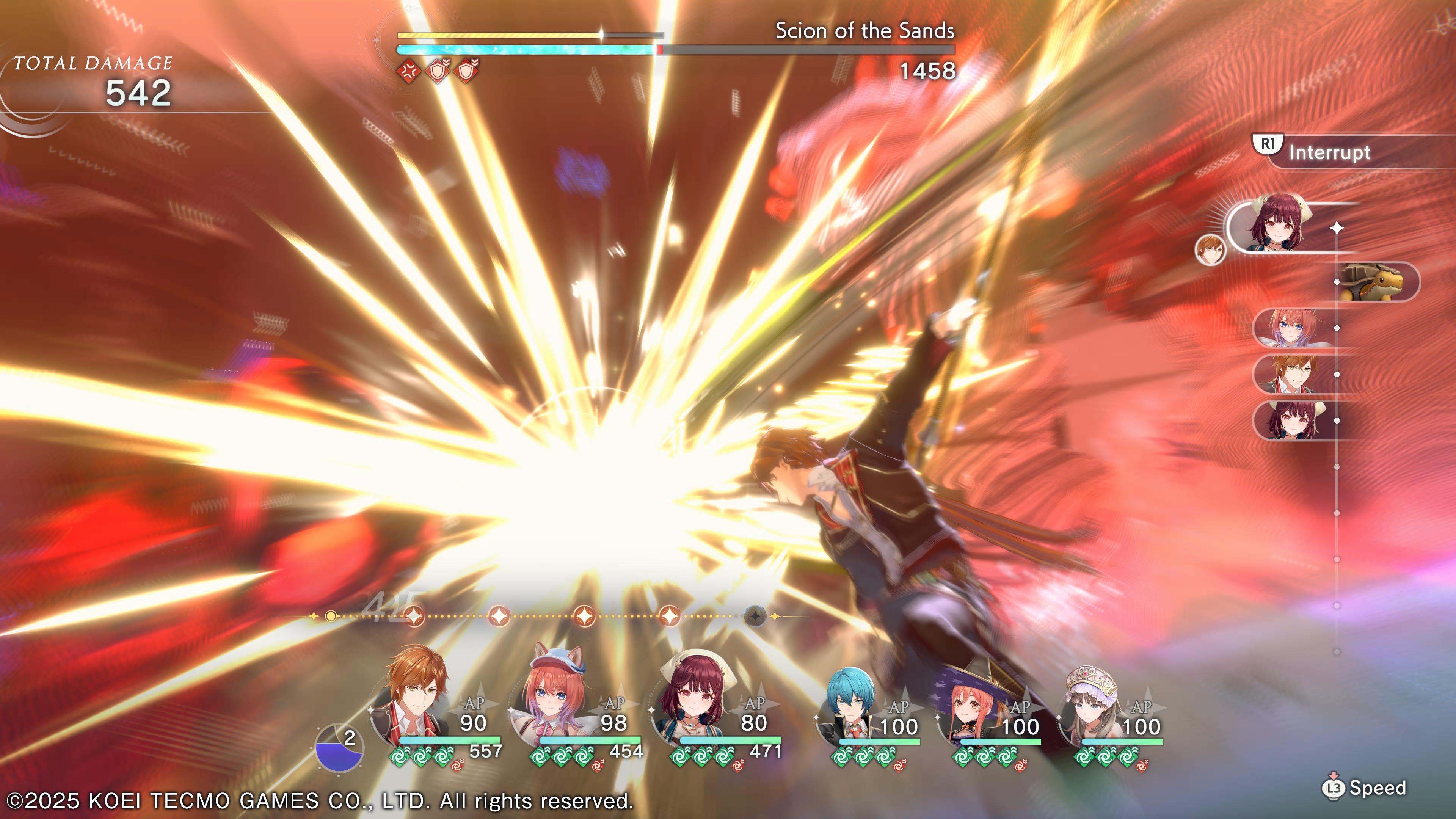Activate the Interrupt command
Screen dimensions: 1456x819
[1328, 152]
